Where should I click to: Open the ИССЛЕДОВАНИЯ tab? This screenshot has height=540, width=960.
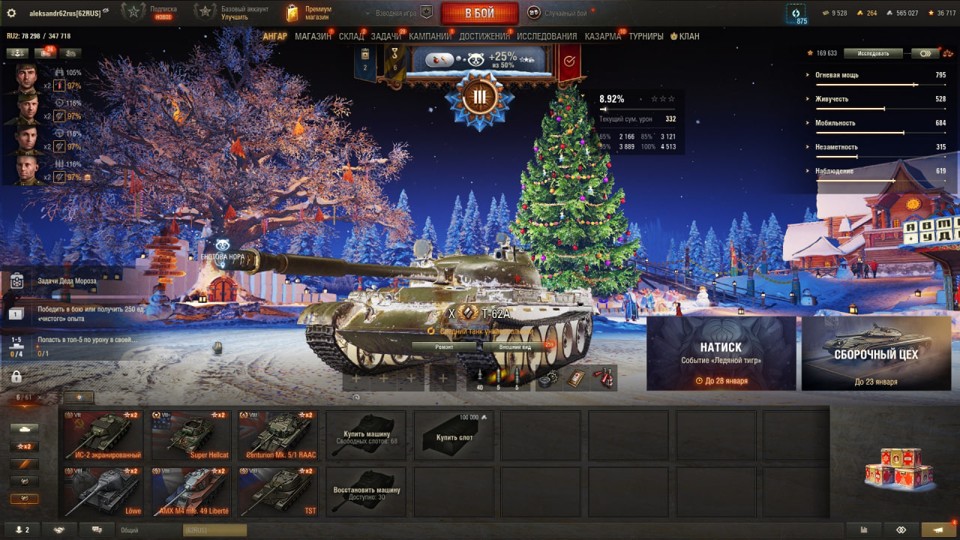547,37
